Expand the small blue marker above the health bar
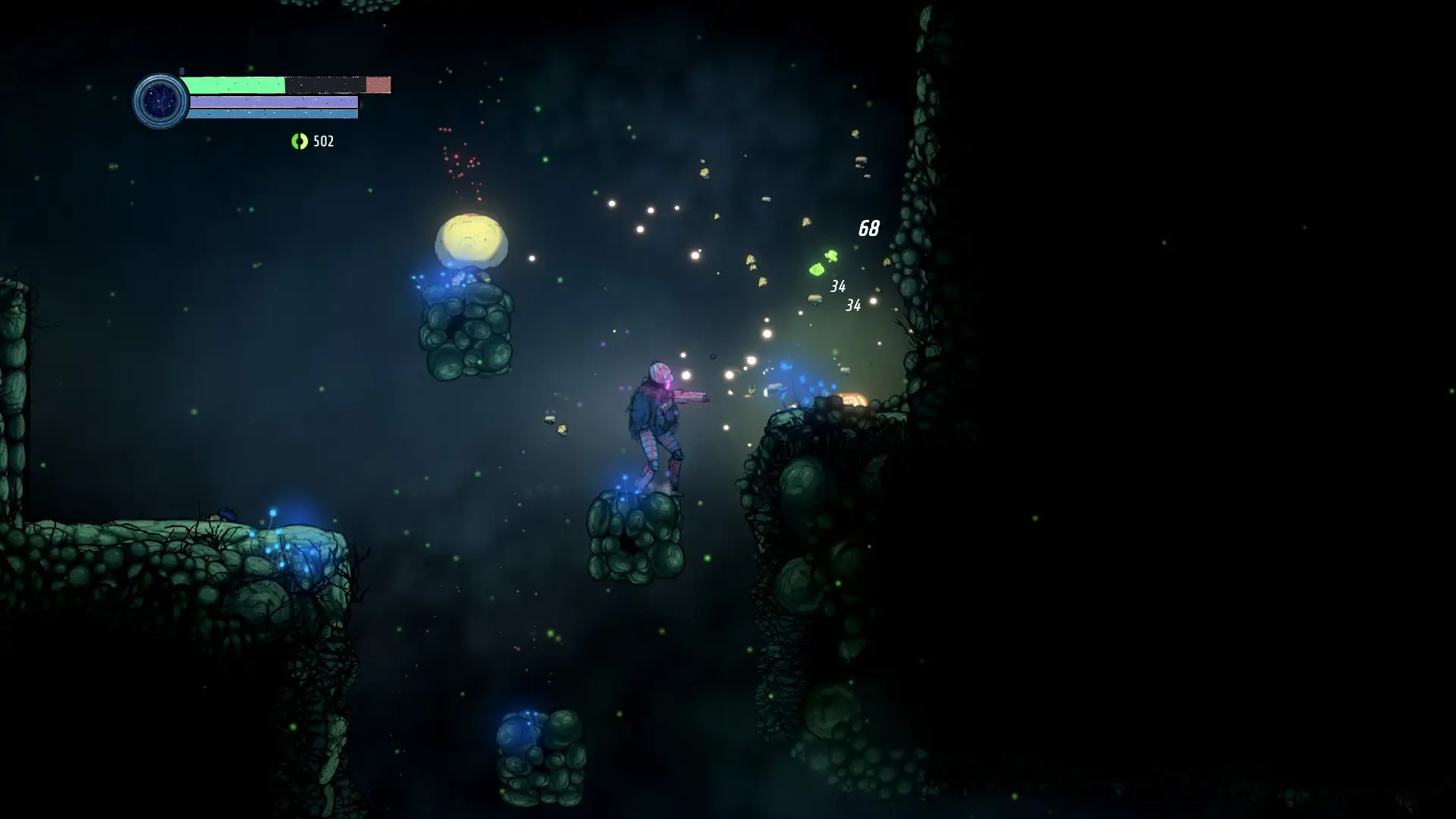Image resolution: width=1456 pixels, height=819 pixels. [x=180, y=68]
